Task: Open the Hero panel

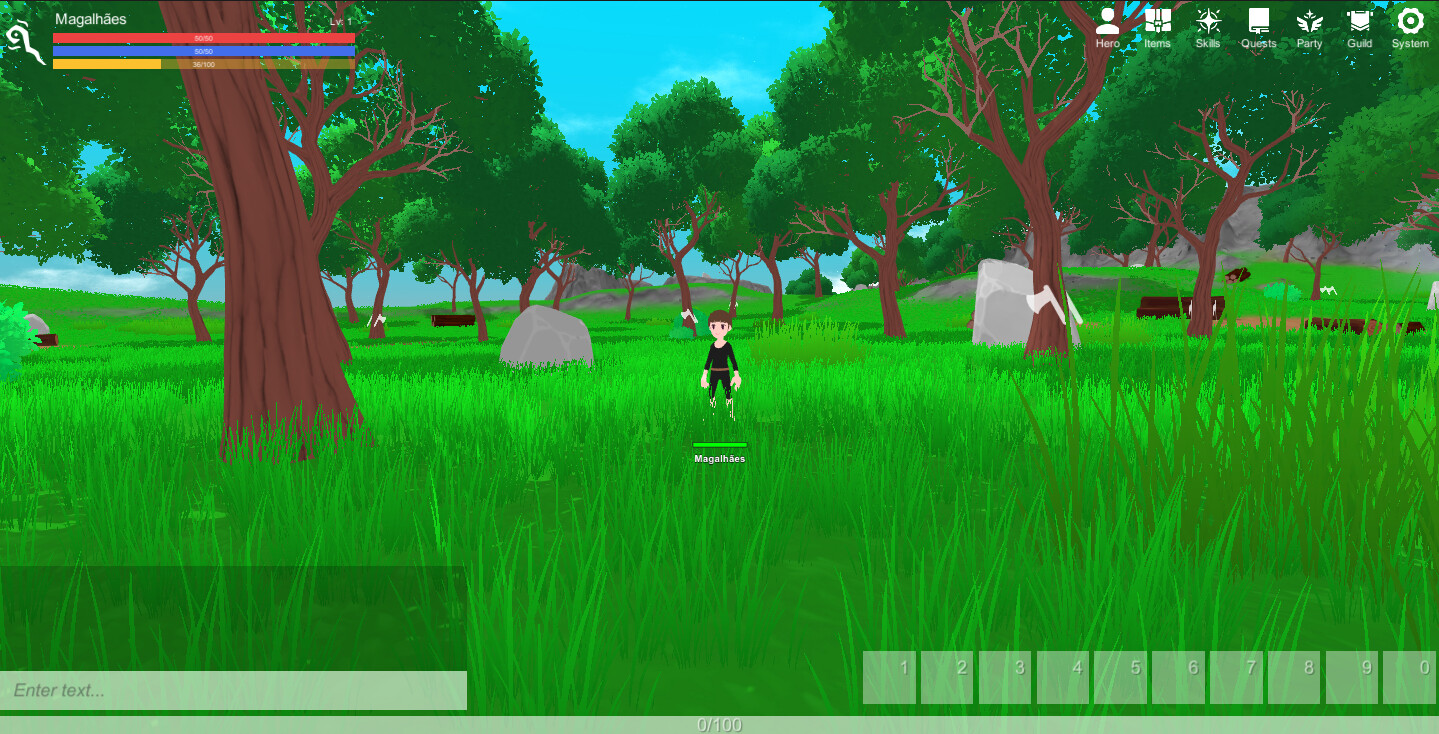Action: point(1107,24)
